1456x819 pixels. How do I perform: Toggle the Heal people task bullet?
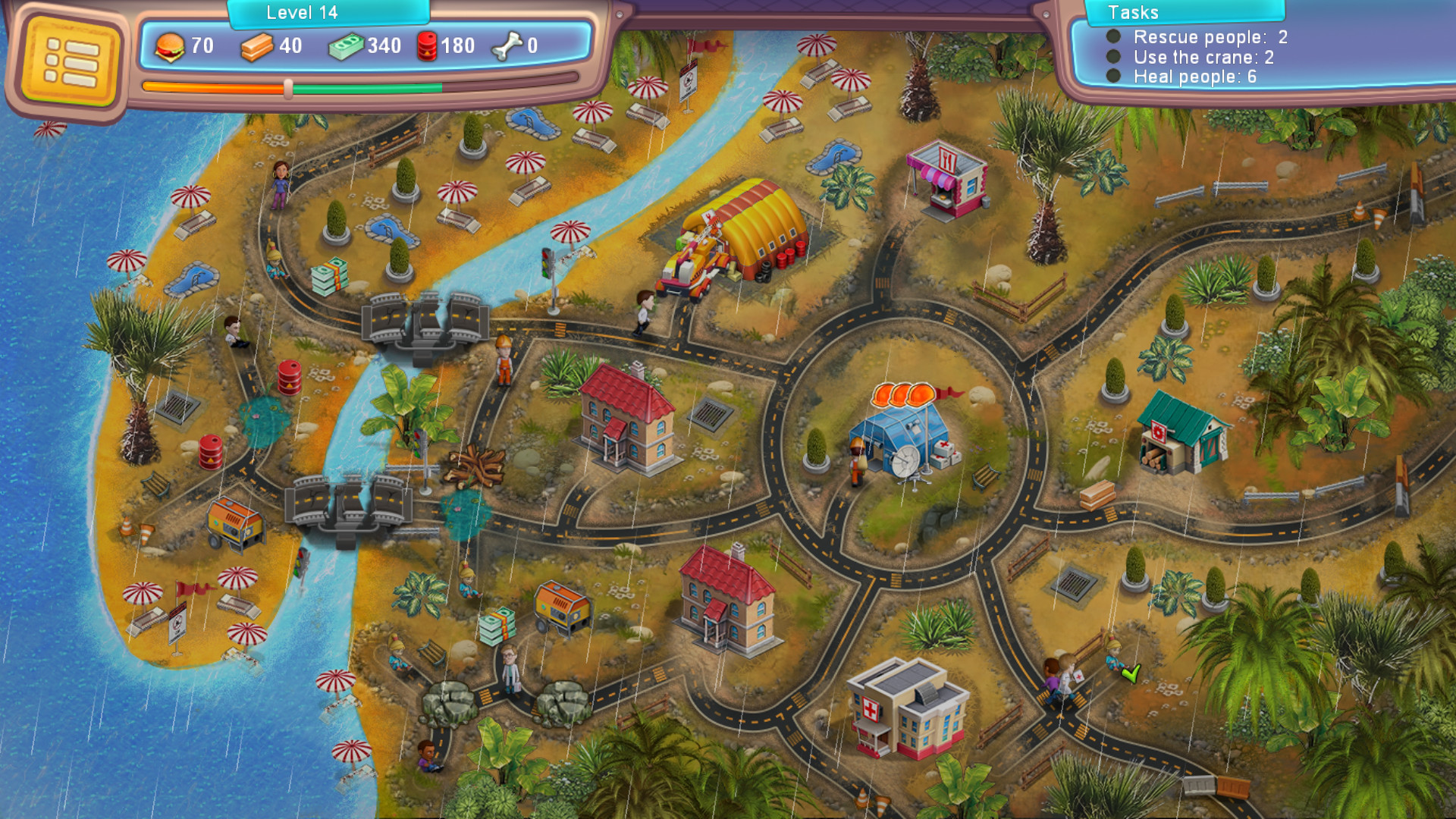[1112, 74]
